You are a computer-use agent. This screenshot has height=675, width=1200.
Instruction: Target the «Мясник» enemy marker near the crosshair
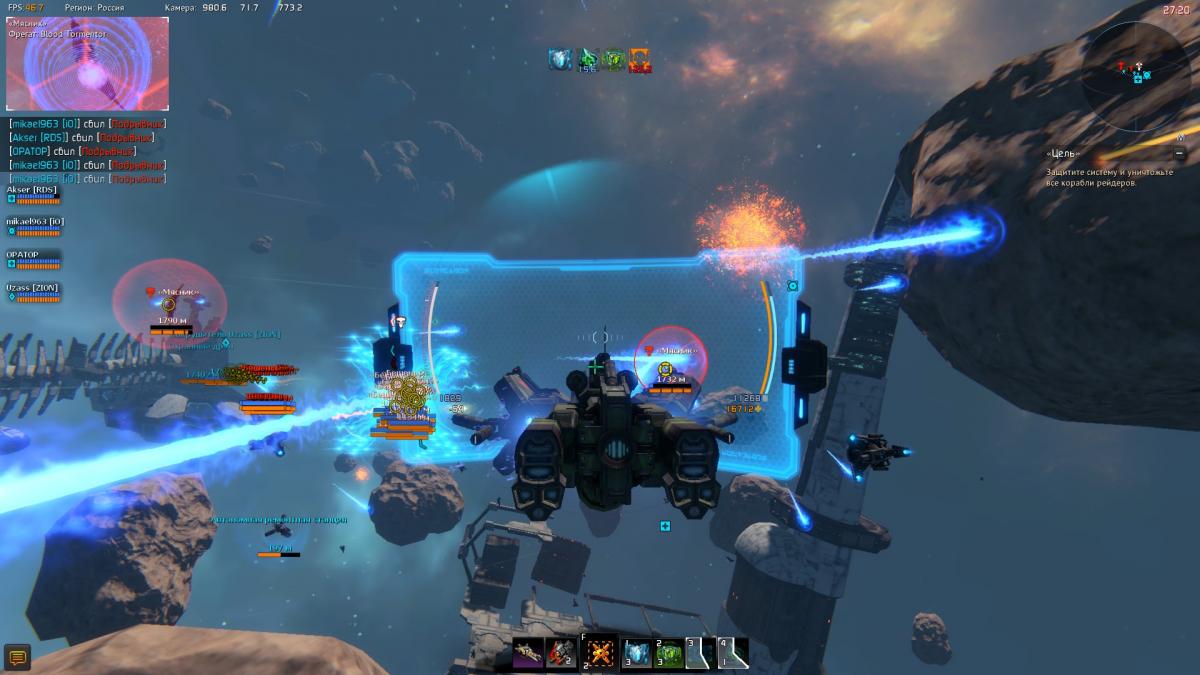tap(665, 369)
